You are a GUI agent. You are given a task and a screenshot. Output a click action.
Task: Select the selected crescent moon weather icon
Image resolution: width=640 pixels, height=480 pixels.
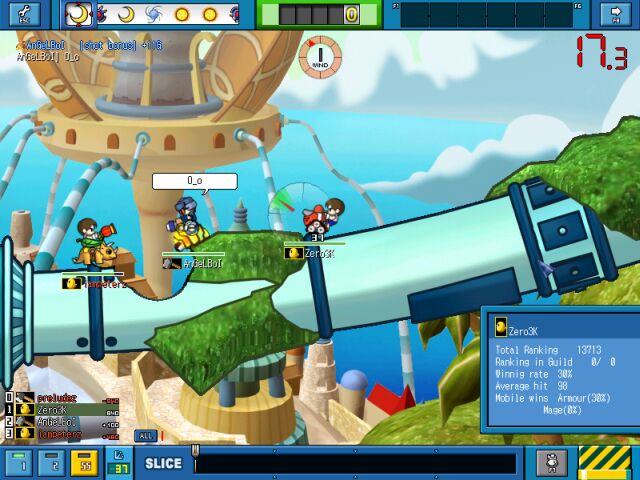pos(78,14)
